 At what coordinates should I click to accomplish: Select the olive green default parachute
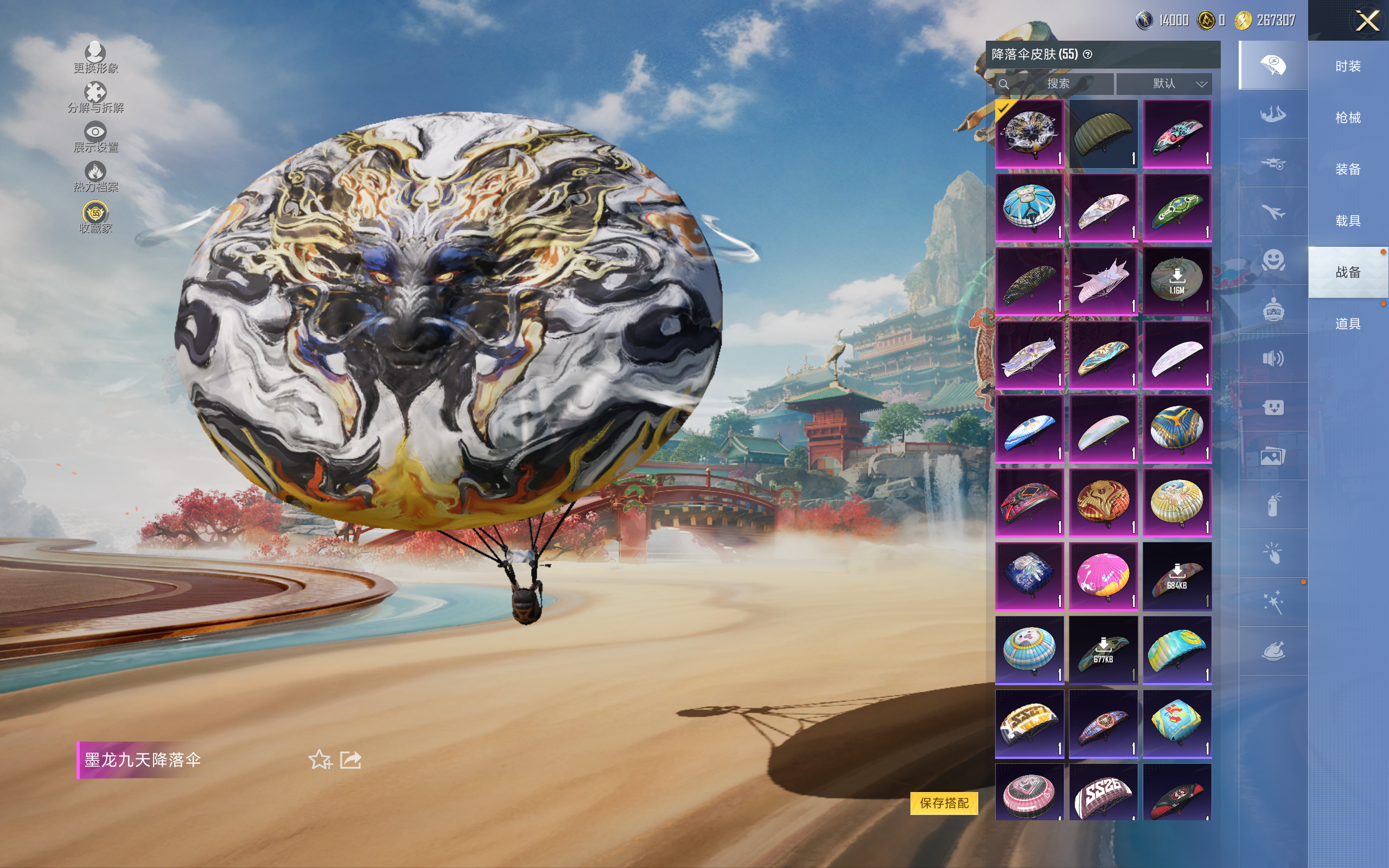click(1103, 134)
